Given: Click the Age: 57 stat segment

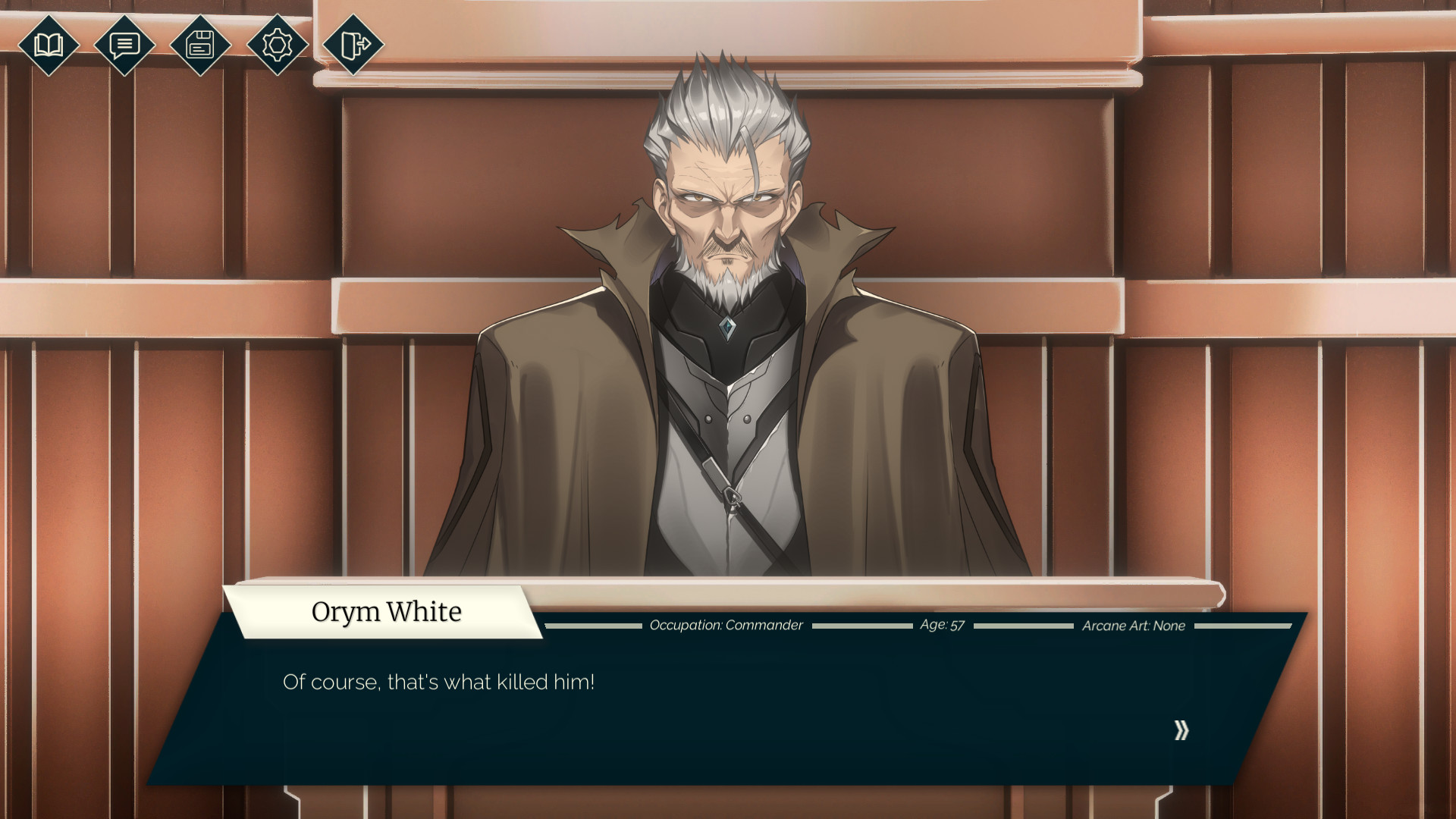Looking at the screenshot, I should click(940, 626).
